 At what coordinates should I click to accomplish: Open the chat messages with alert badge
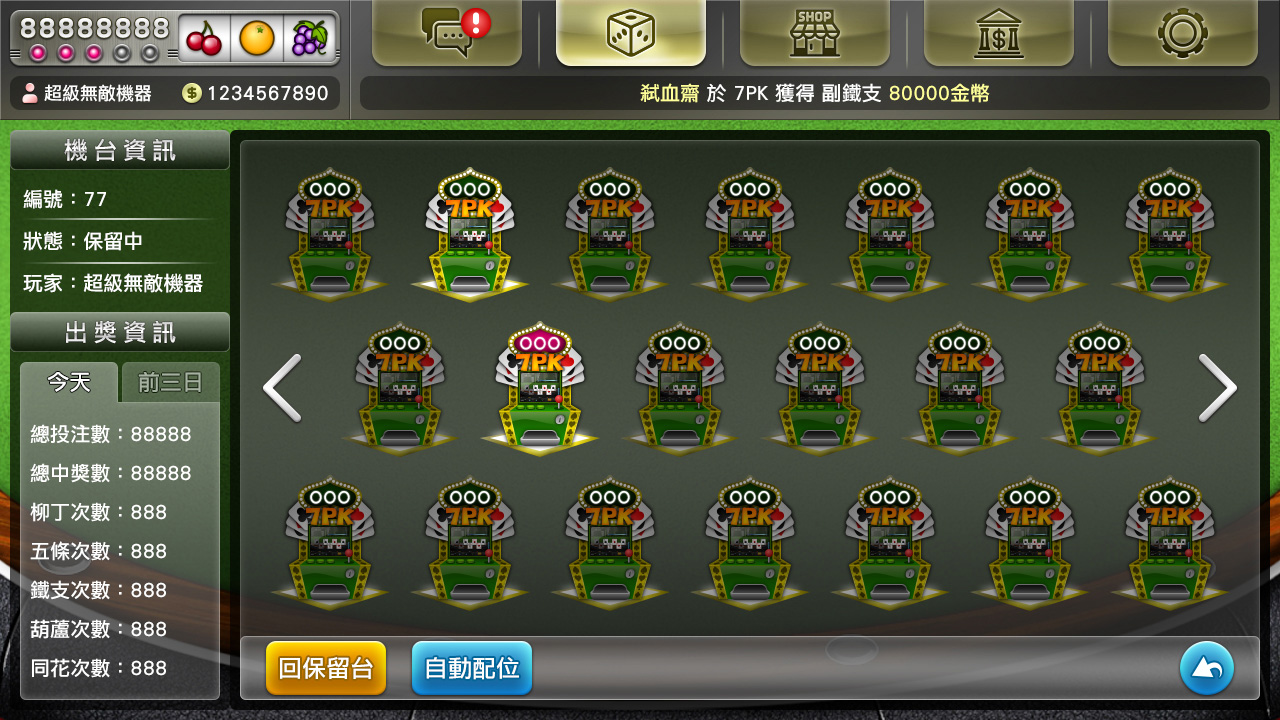(447, 33)
